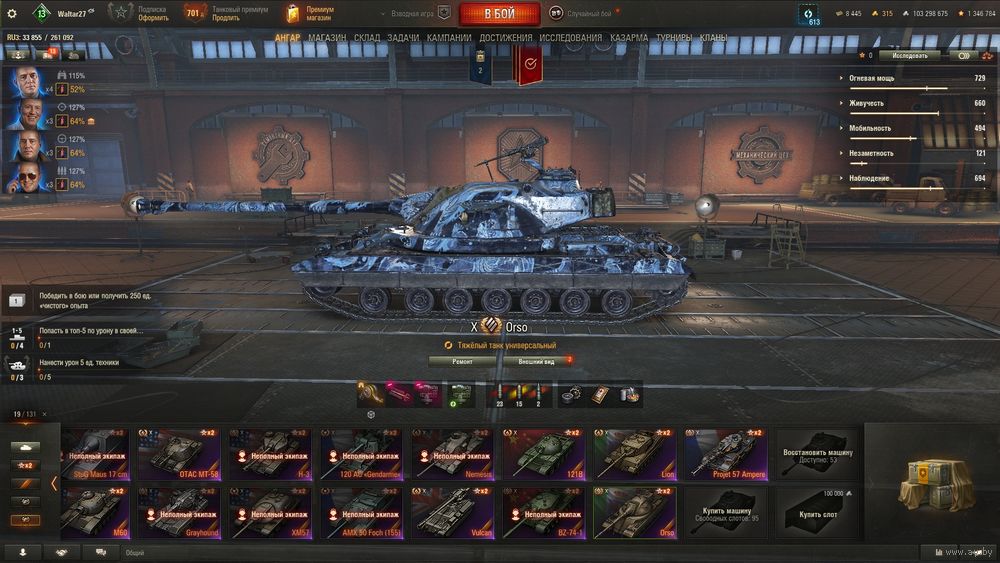Open the Премиум магазин
Screen dimensions: 1000x563
click(x=310, y=13)
